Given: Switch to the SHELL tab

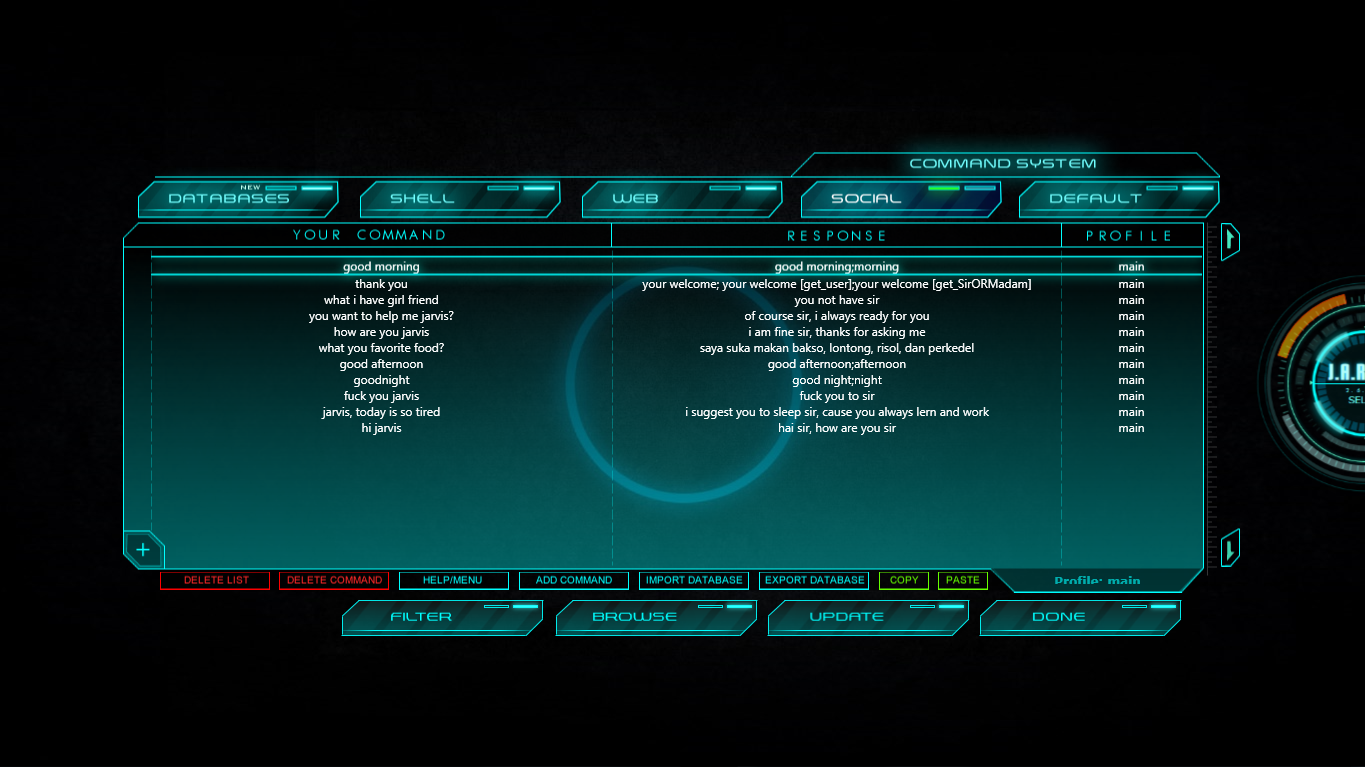Looking at the screenshot, I should click(x=460, y=198).
